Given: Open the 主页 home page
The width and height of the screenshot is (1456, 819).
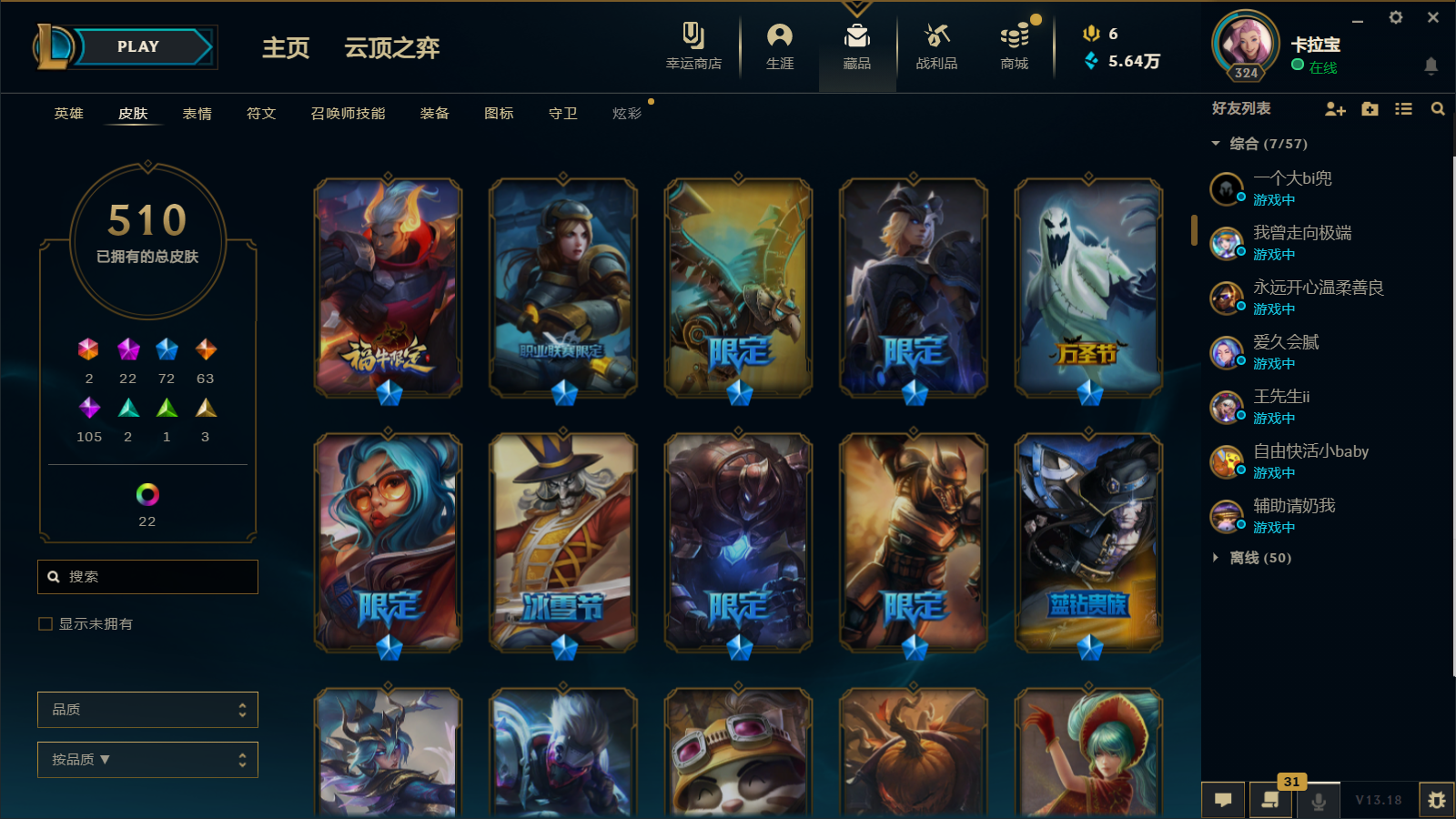Looking at the screenshot, I should [x=286, y=48].
